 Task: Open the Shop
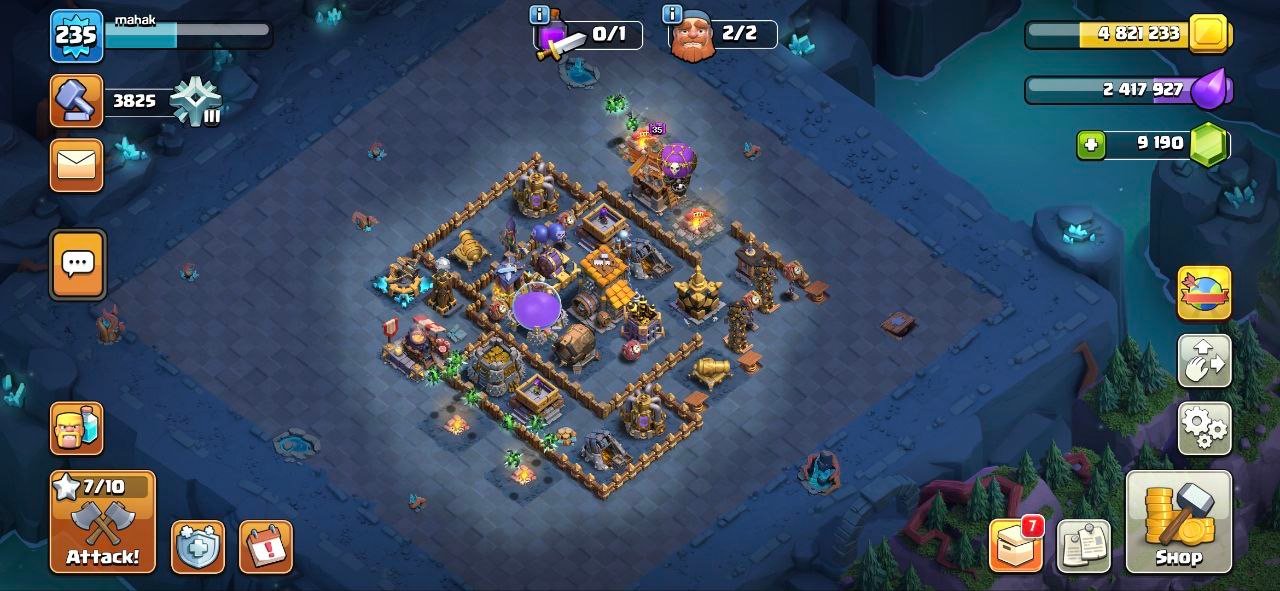1177,522
